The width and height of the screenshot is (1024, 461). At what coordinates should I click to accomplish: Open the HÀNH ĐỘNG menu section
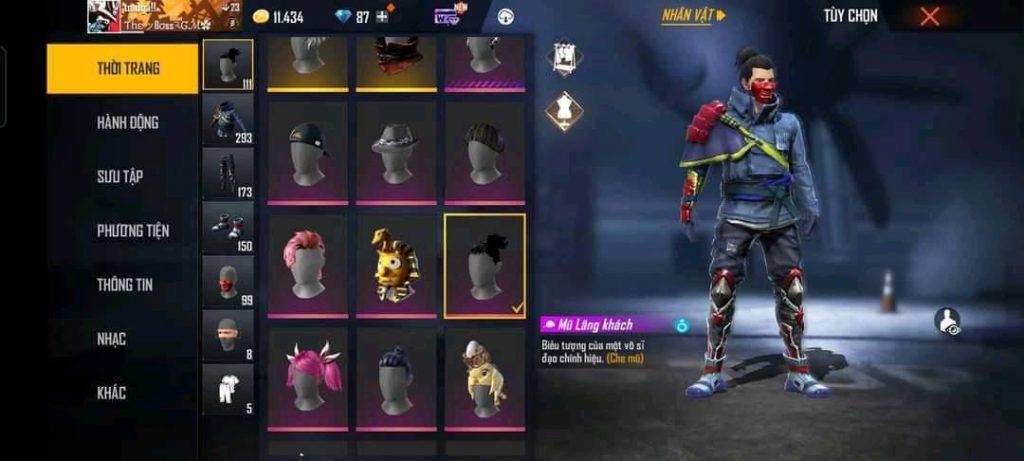click(x=127, y=122)
